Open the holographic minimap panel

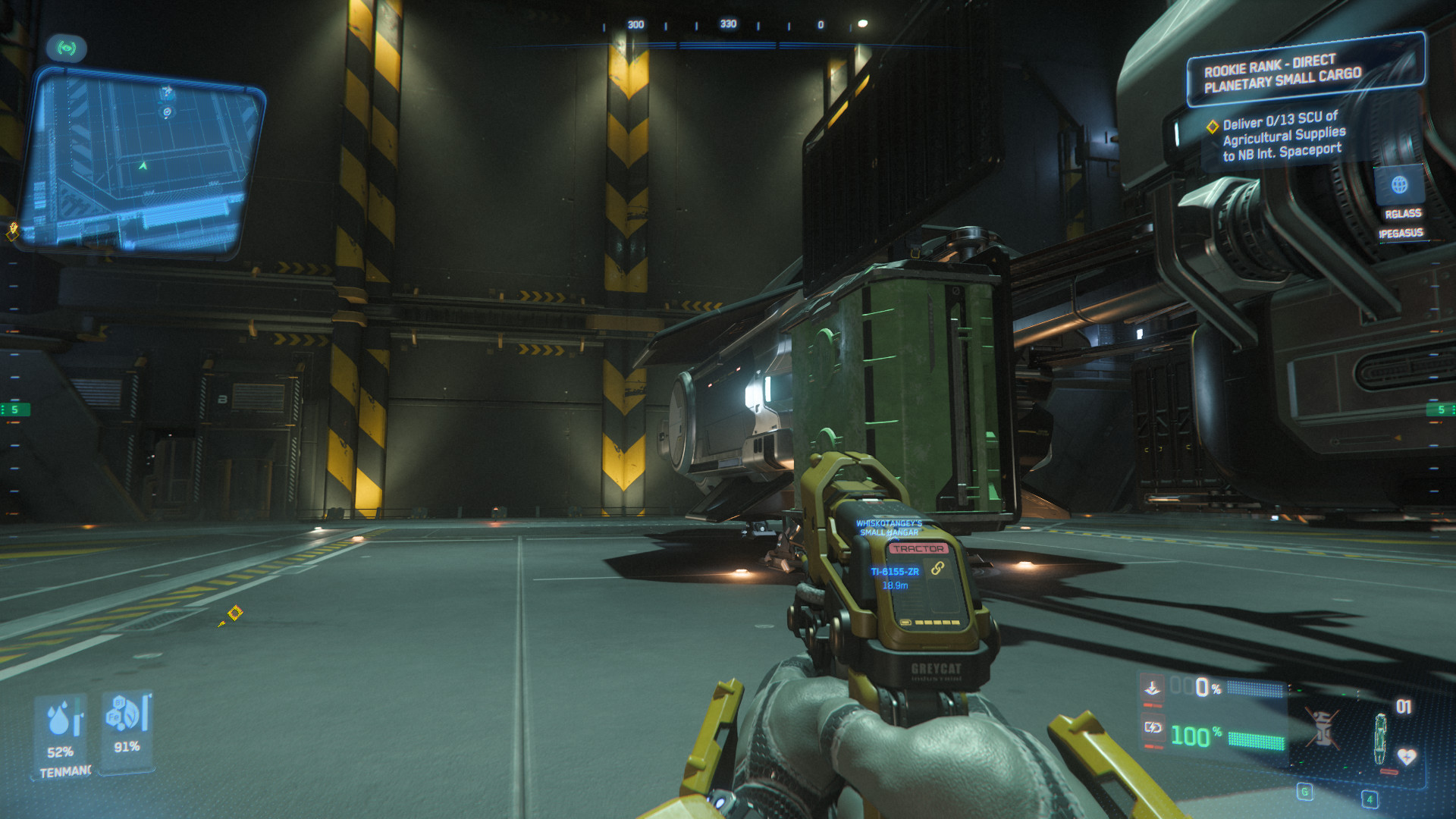click(140, 161)
